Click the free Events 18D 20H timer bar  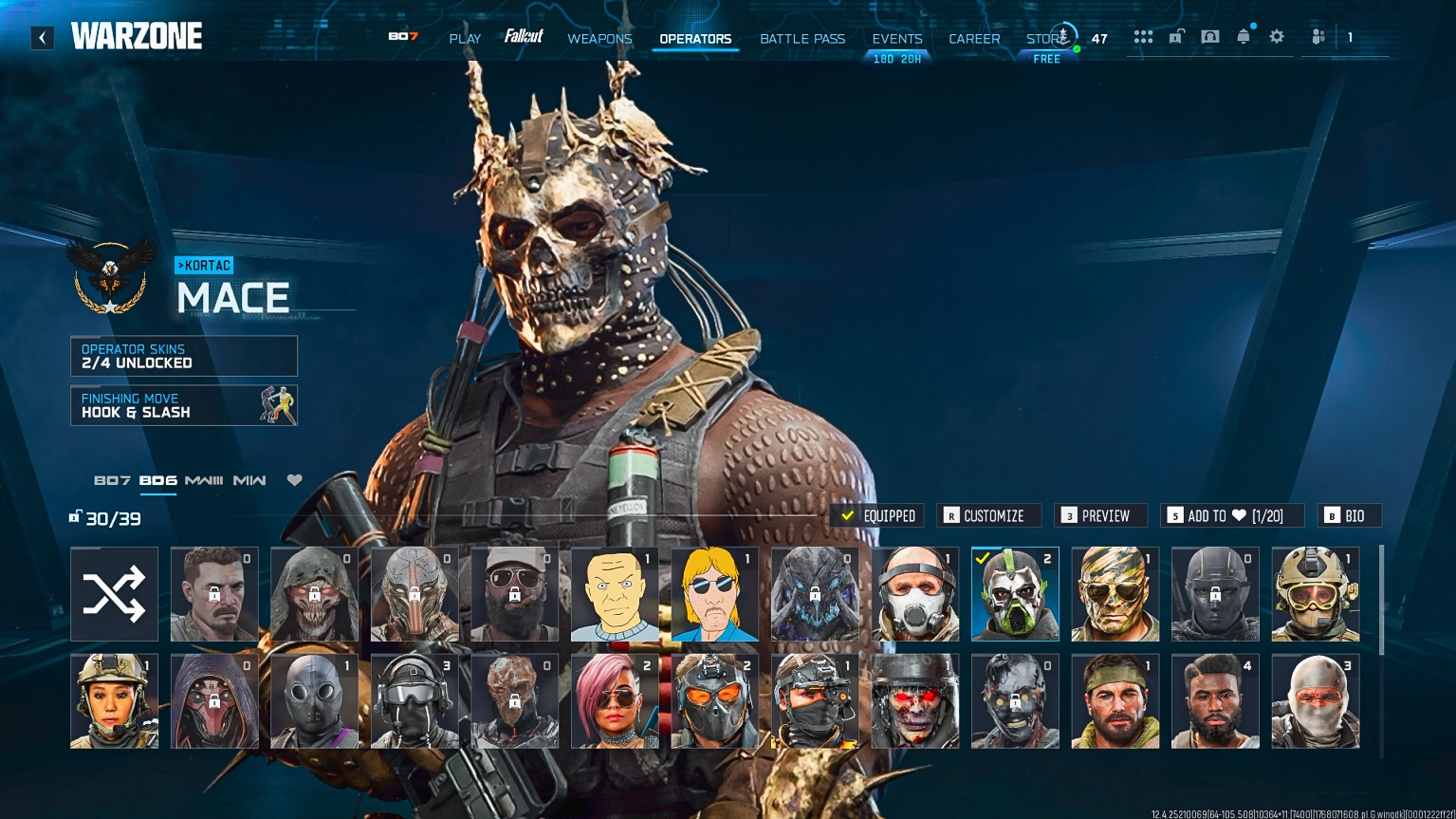click(x=897, y=58)
